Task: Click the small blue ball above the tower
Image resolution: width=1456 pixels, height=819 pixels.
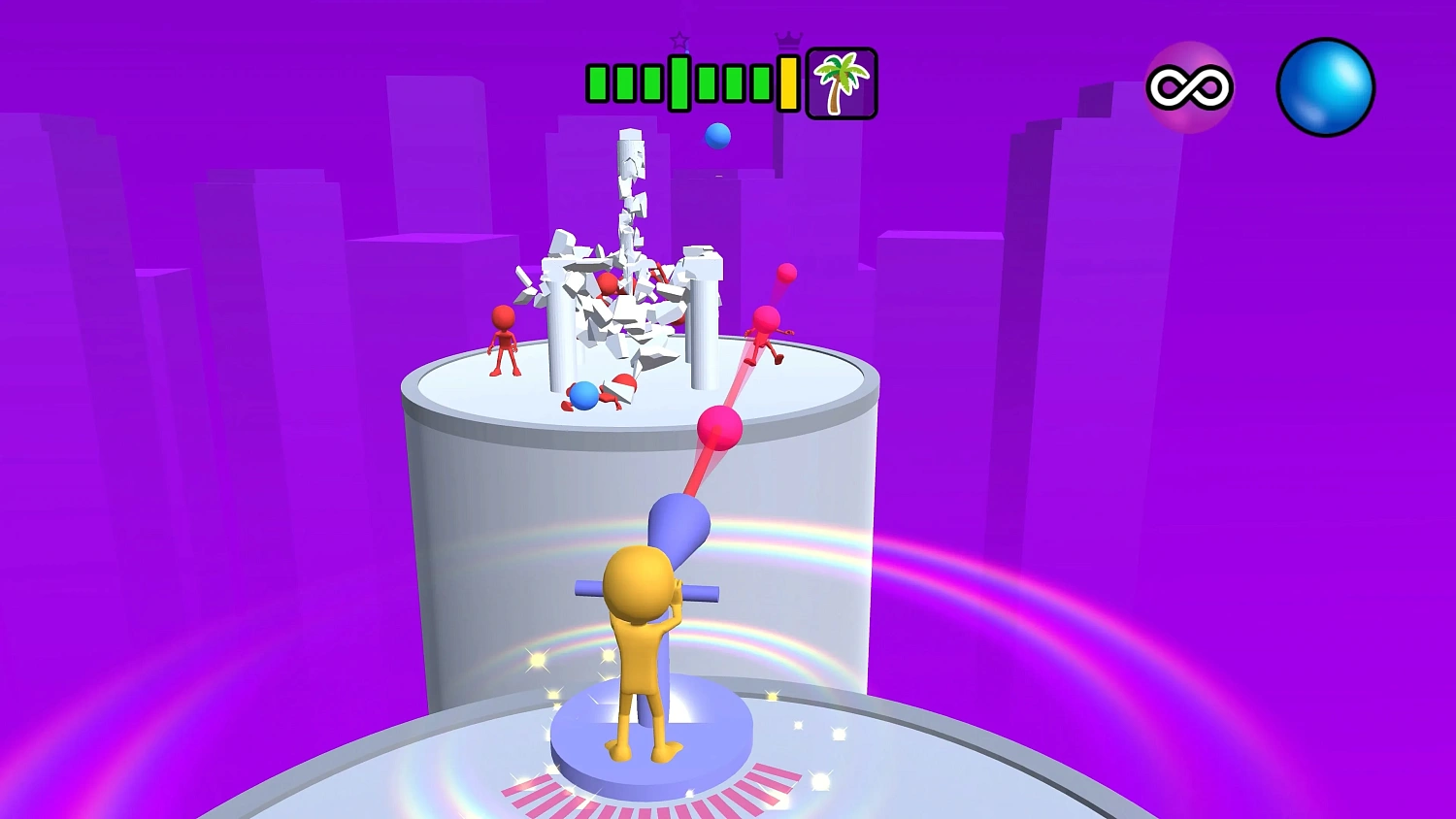Action: click(x=716, y=136)
